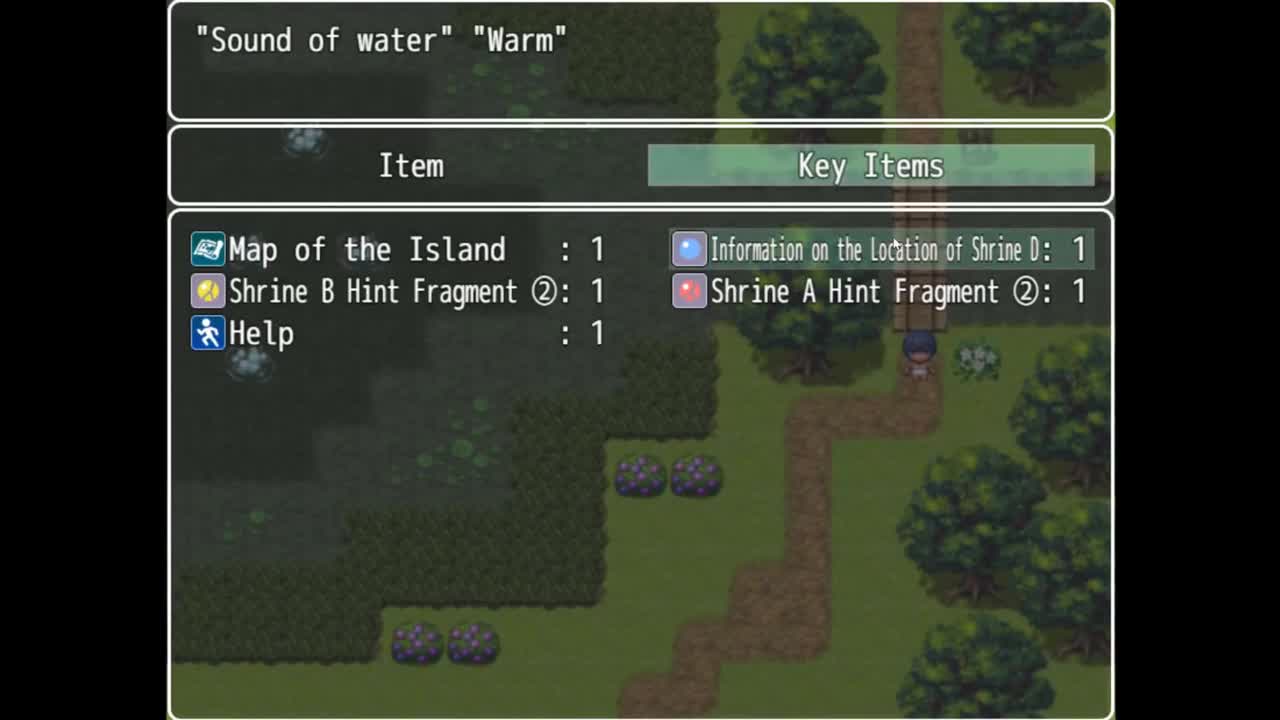1280x720 pixels.
Task: Select Shrine A Hint Fragment ②
Action: tap(880, 291)
